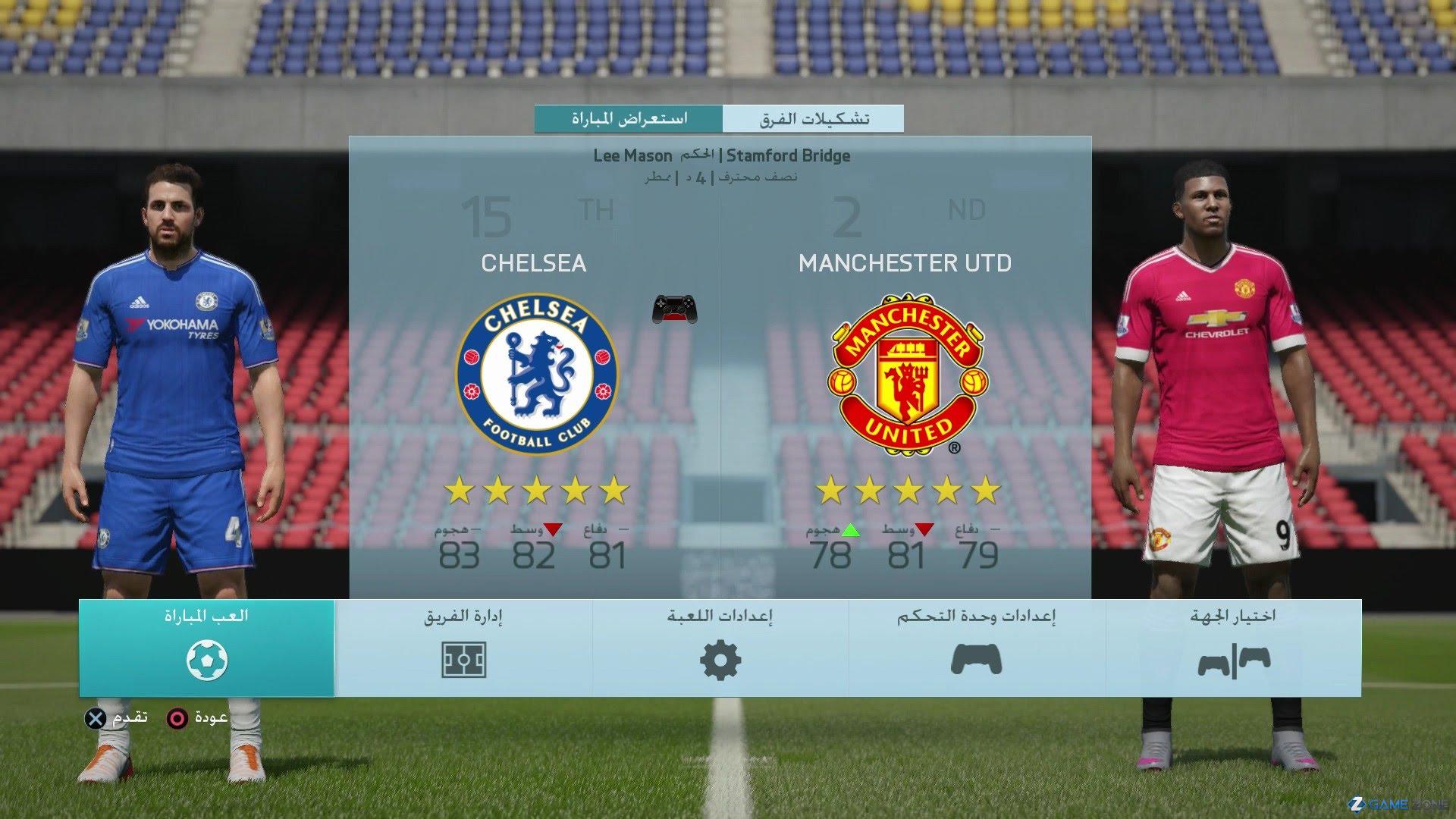This screenshot has width=1456, height=819.
Task: Open Team Management (إدارة الفريق)
Action: [463, 648]
